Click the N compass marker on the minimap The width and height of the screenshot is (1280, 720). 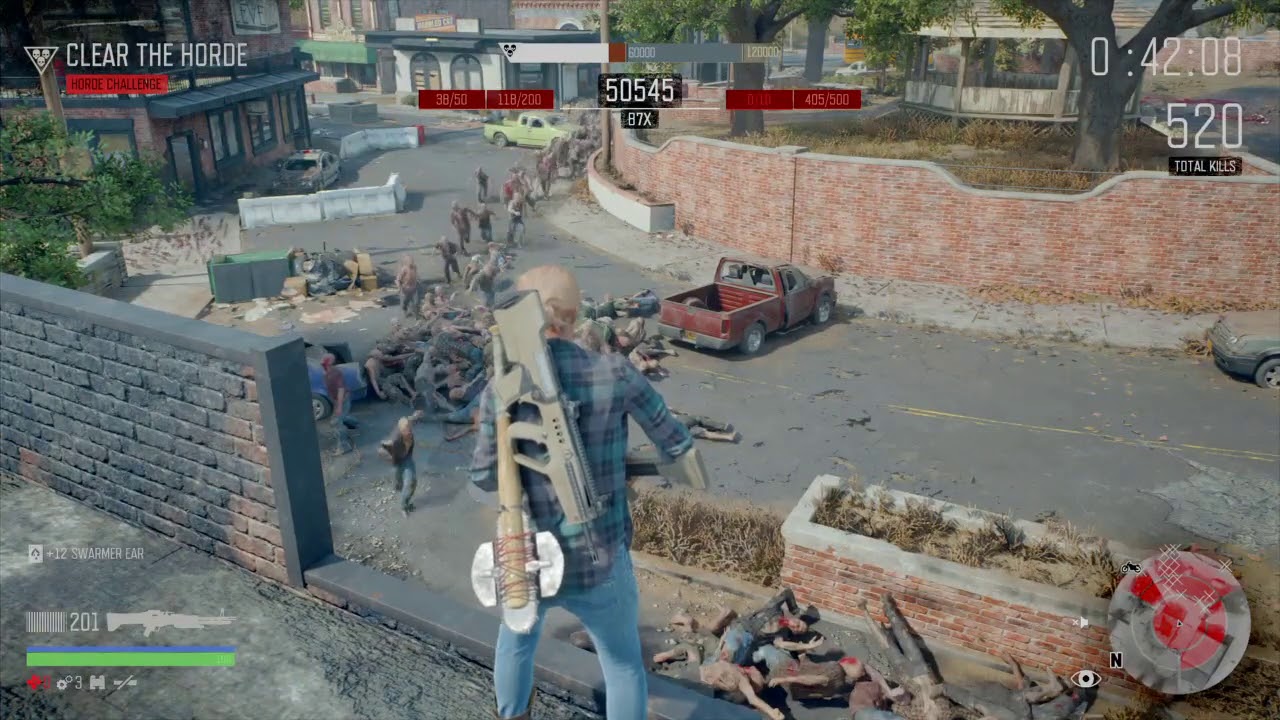pos(1116,660)
